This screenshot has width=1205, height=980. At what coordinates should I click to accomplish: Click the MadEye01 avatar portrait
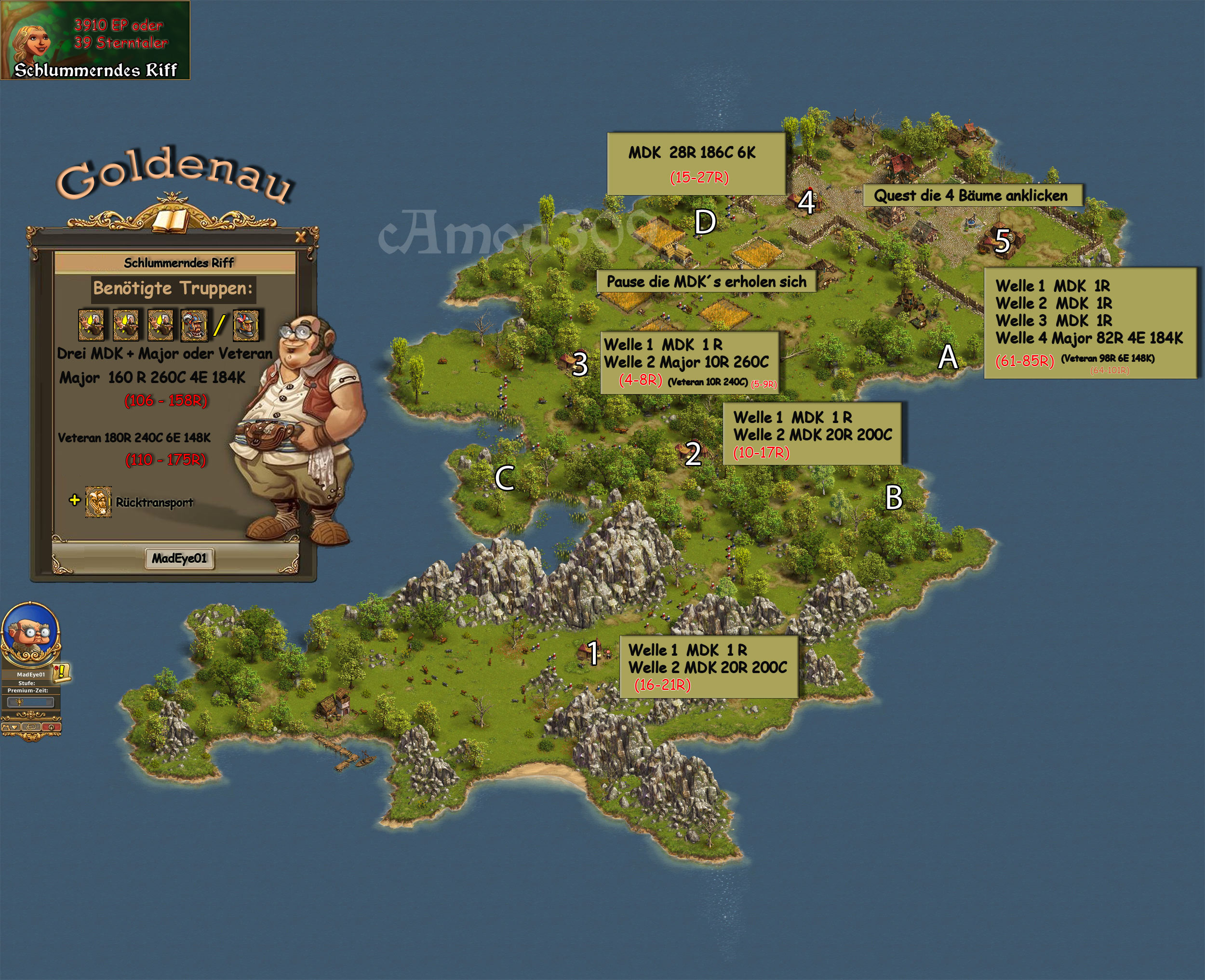(31, 632)
